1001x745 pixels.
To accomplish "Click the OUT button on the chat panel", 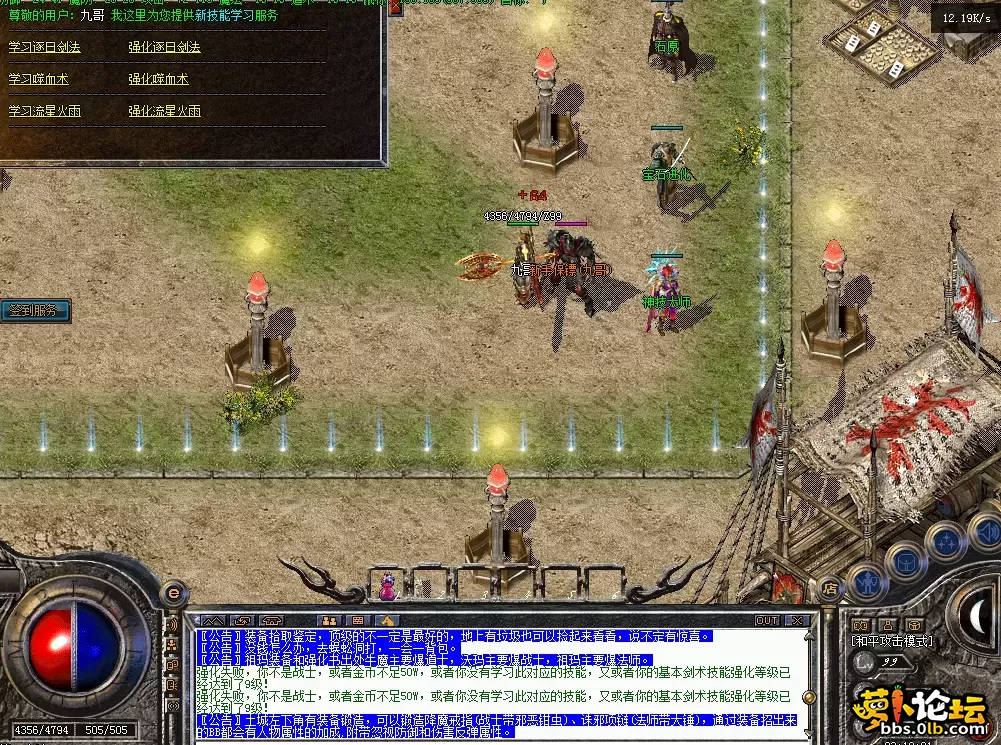I will coord(767,620).
